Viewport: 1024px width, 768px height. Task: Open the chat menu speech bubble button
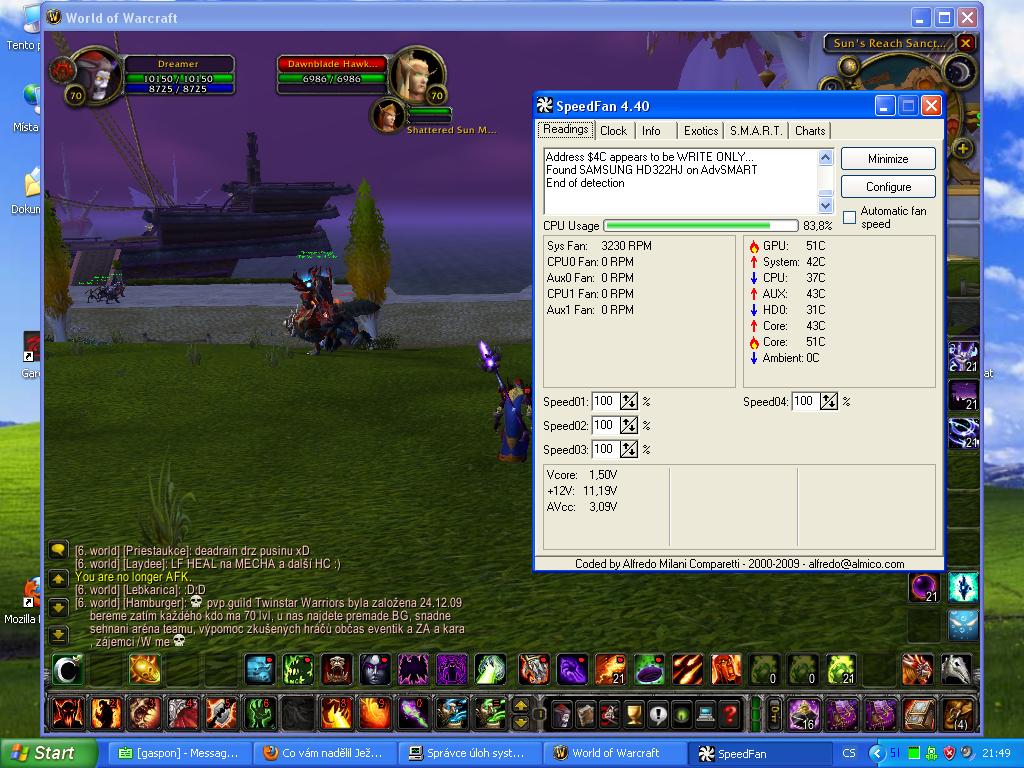[58, 550]
